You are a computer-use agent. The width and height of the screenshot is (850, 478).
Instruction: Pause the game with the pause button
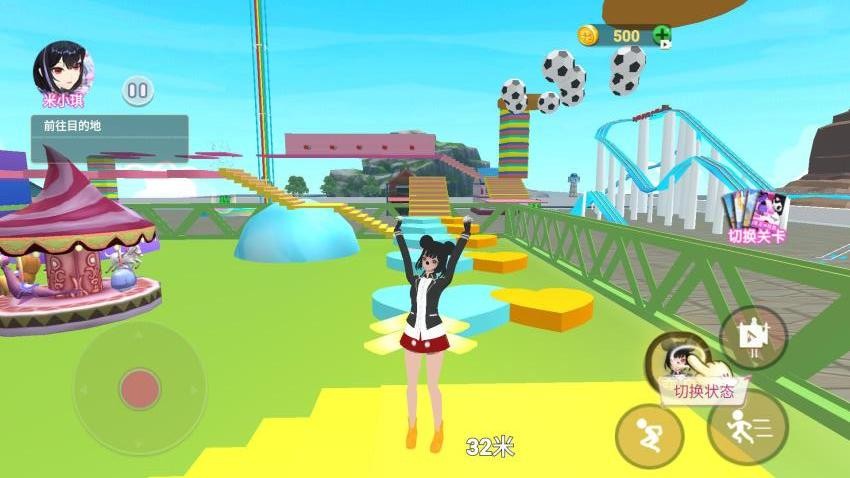click(x=138, y=91)
